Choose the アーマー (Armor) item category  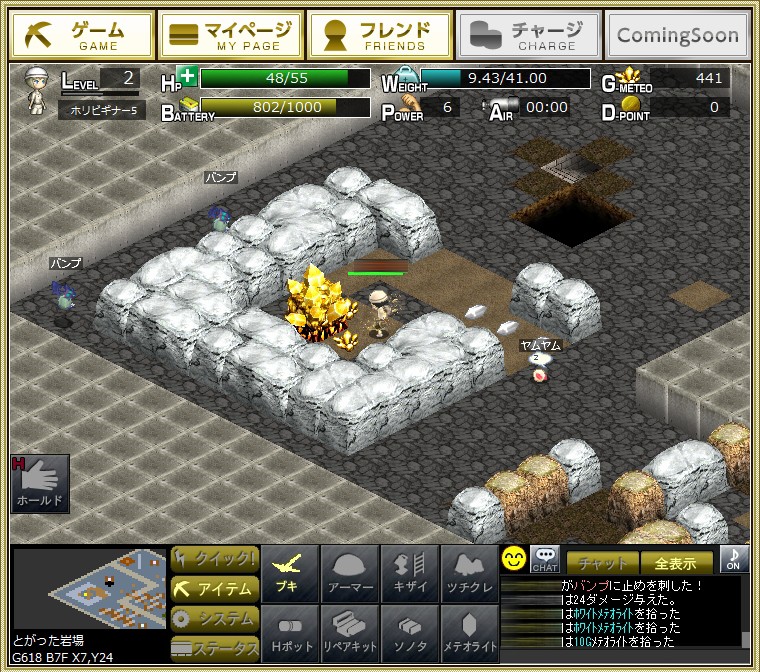click(350, 574)
